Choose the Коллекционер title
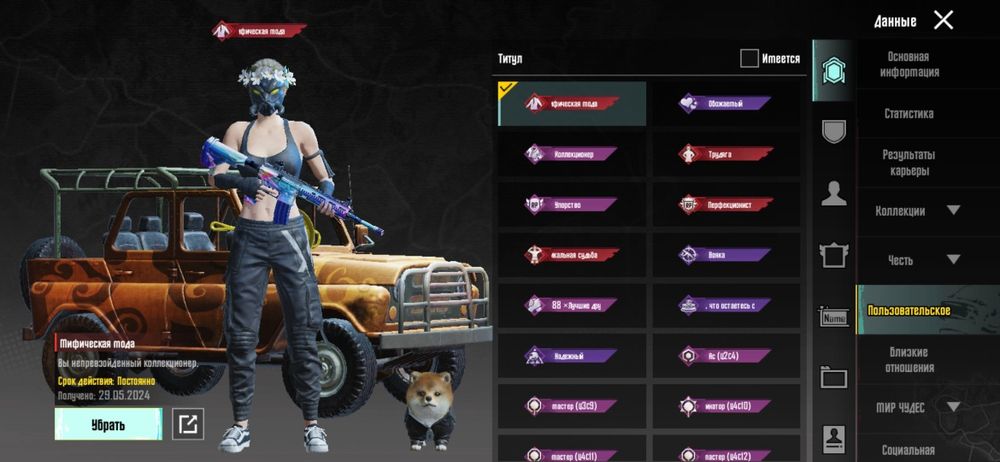1000x462 pixels. (573, 154)
